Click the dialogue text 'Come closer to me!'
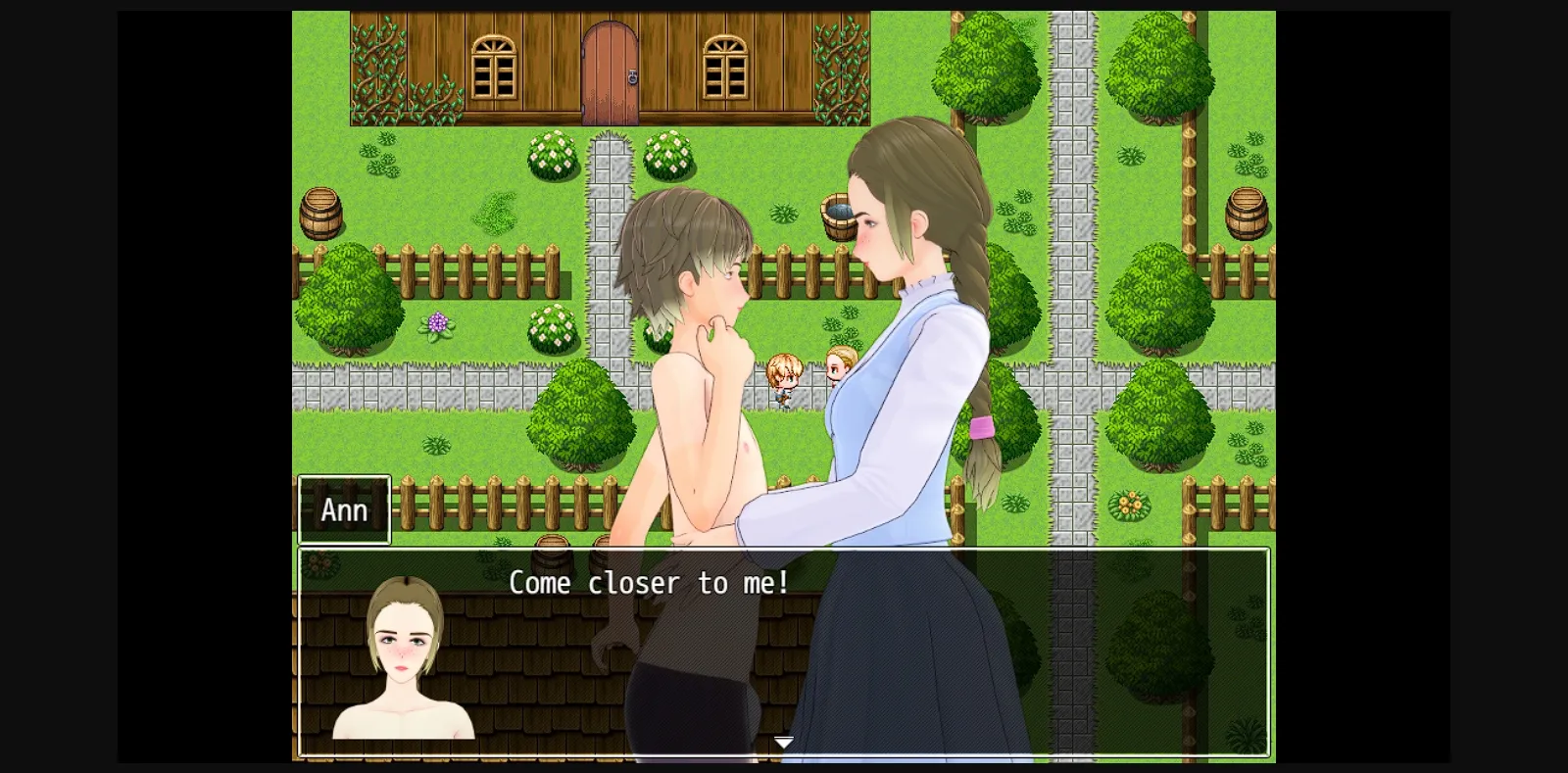Screen dimensions: 1568x773 (x=649, y=583)
